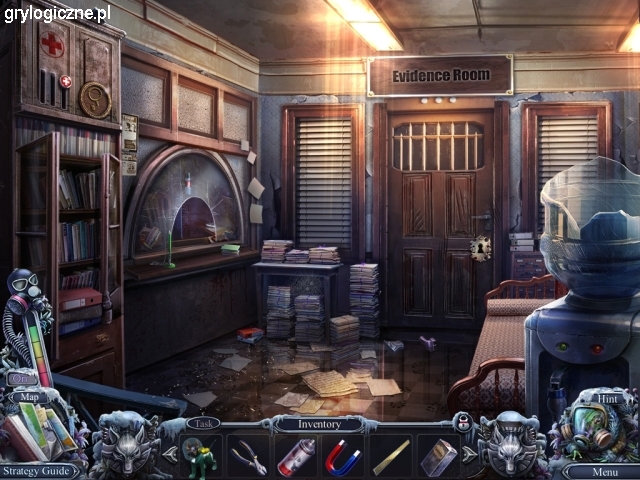Open the Strategy Guide
640x480 pixels.
(37, 470)
